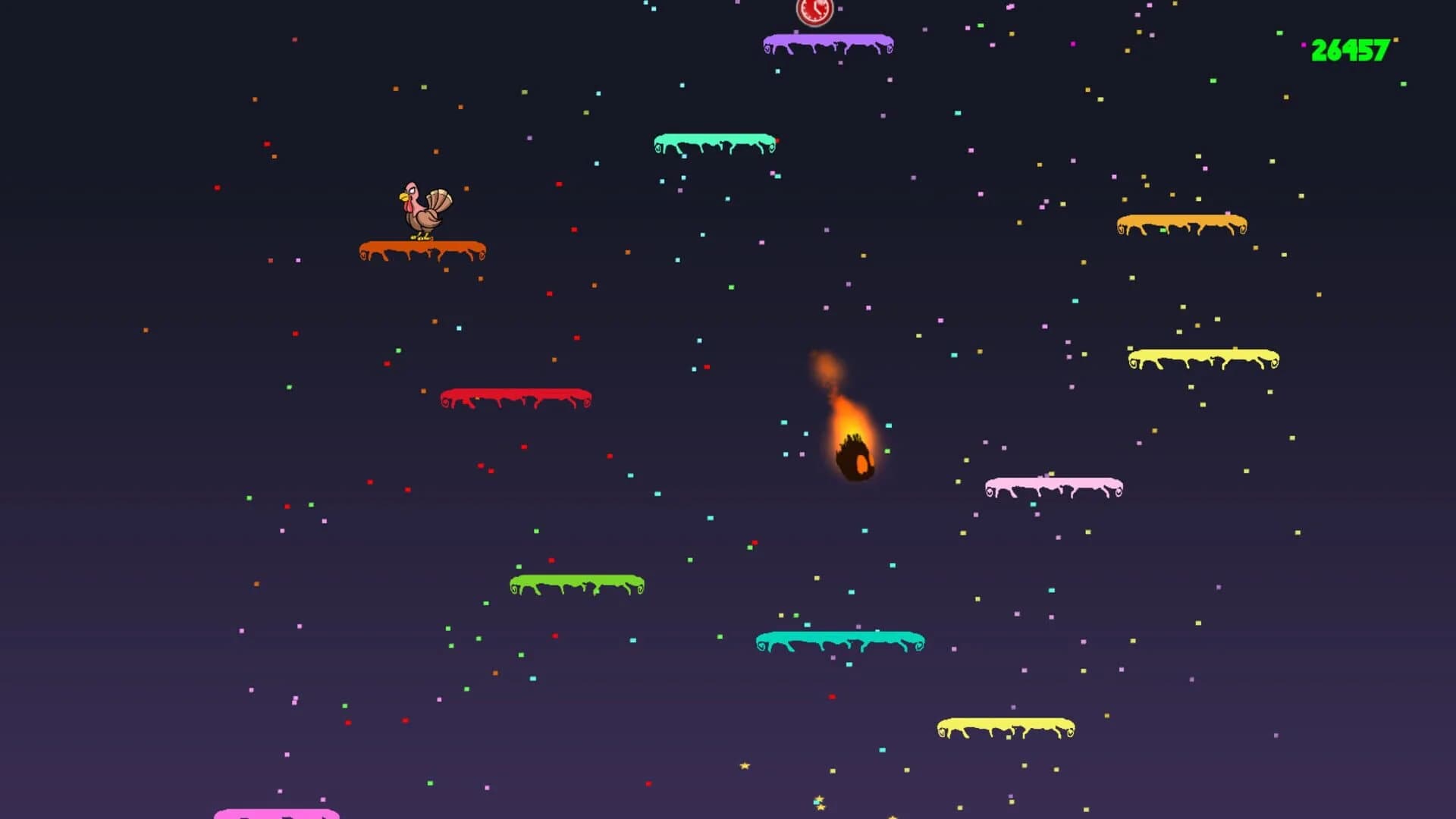Click the purple platform at top center

pyautogui.click(x=826, y=40)
